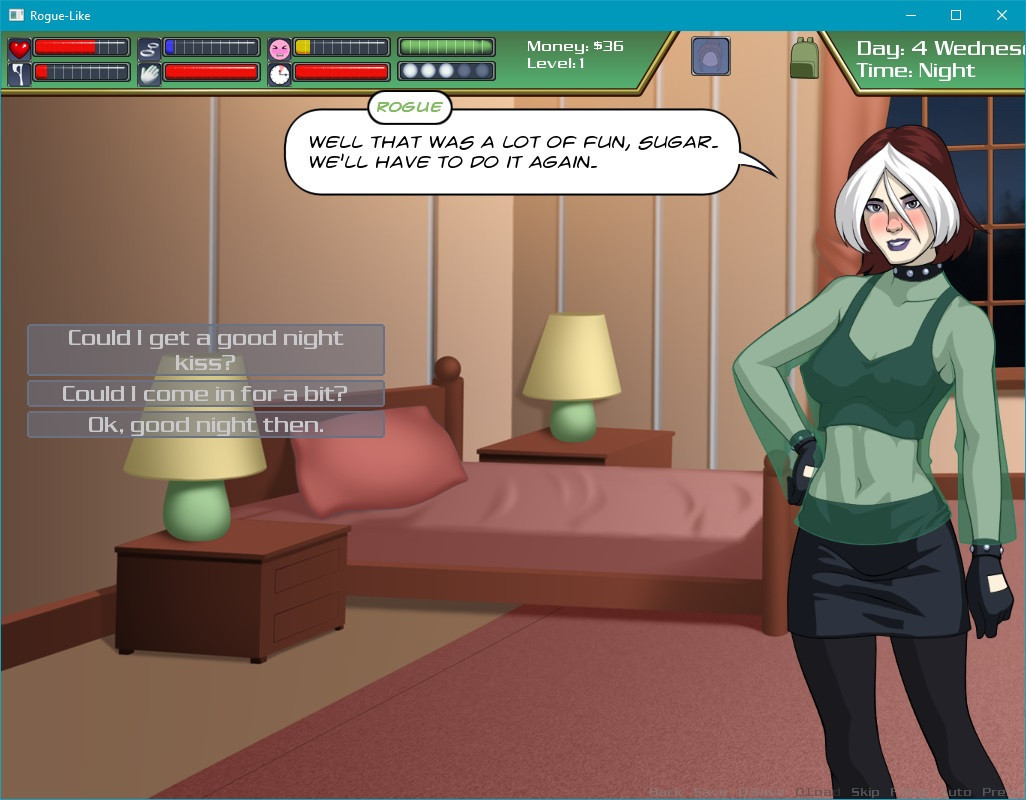Select "Could I come in for a bit?"
Screen dimensions: 1026x800
205,394
